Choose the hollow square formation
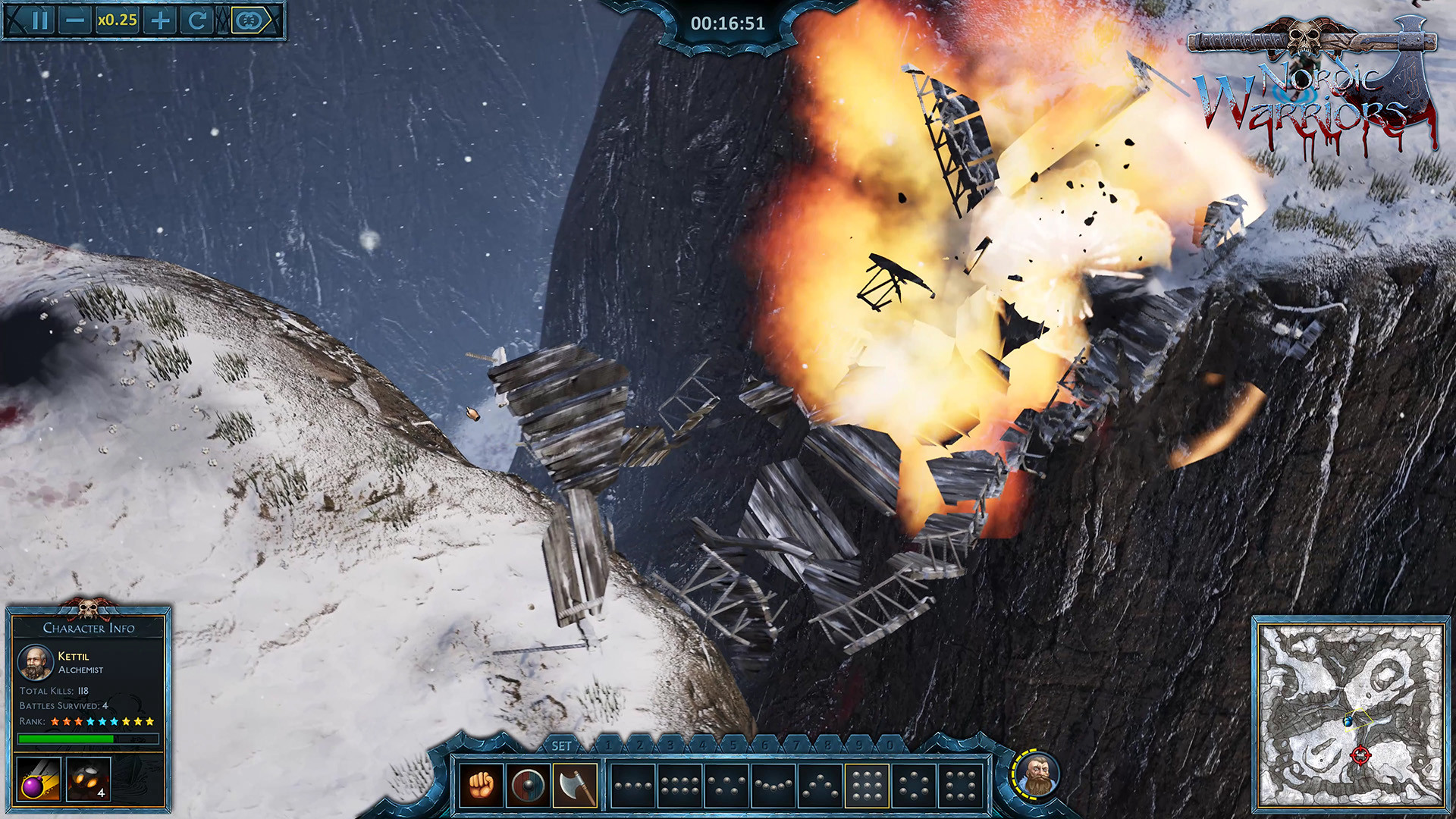Screen dimensions: 1456x819 pos(960,786)
